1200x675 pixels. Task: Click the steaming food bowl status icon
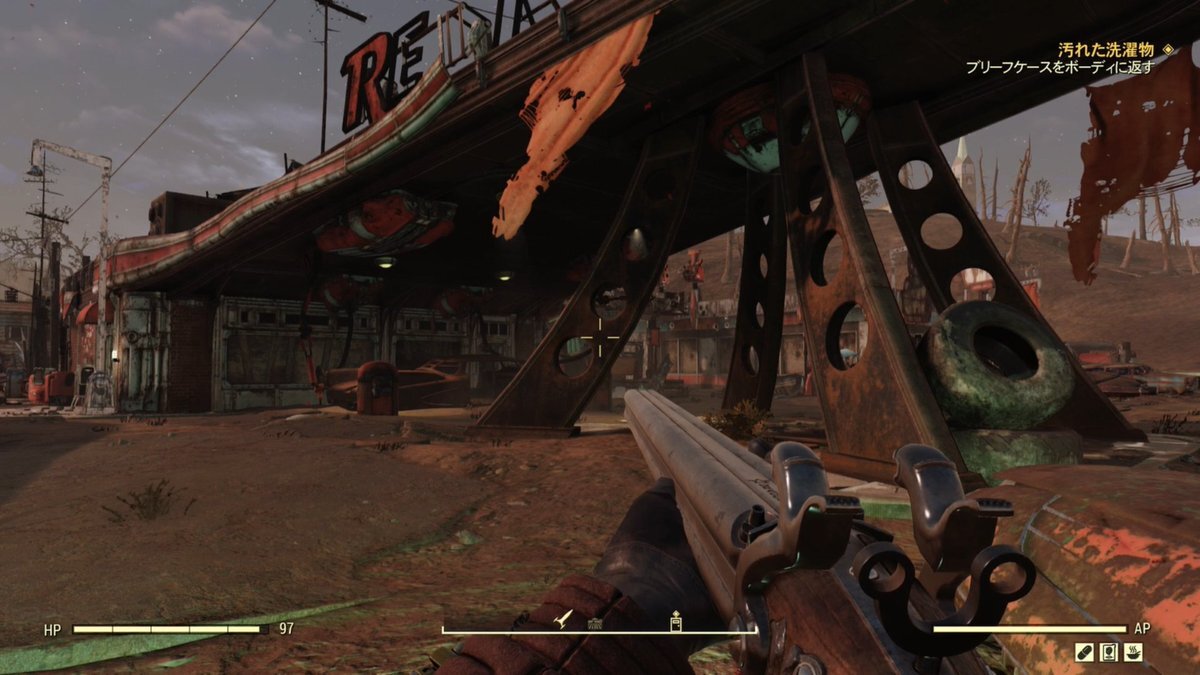pos(1133,652)
